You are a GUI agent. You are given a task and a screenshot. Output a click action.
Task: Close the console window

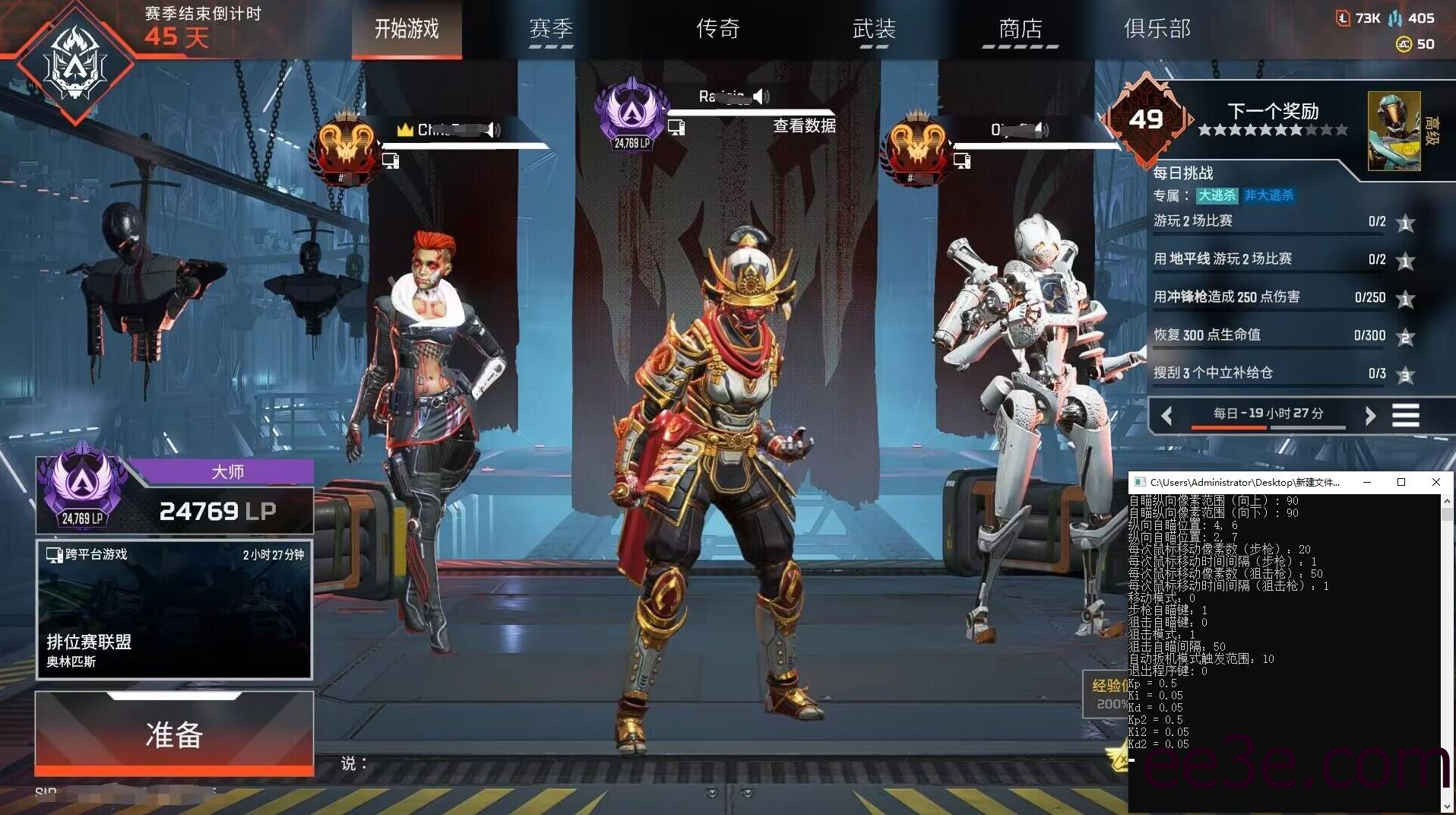click(1435, 482)
